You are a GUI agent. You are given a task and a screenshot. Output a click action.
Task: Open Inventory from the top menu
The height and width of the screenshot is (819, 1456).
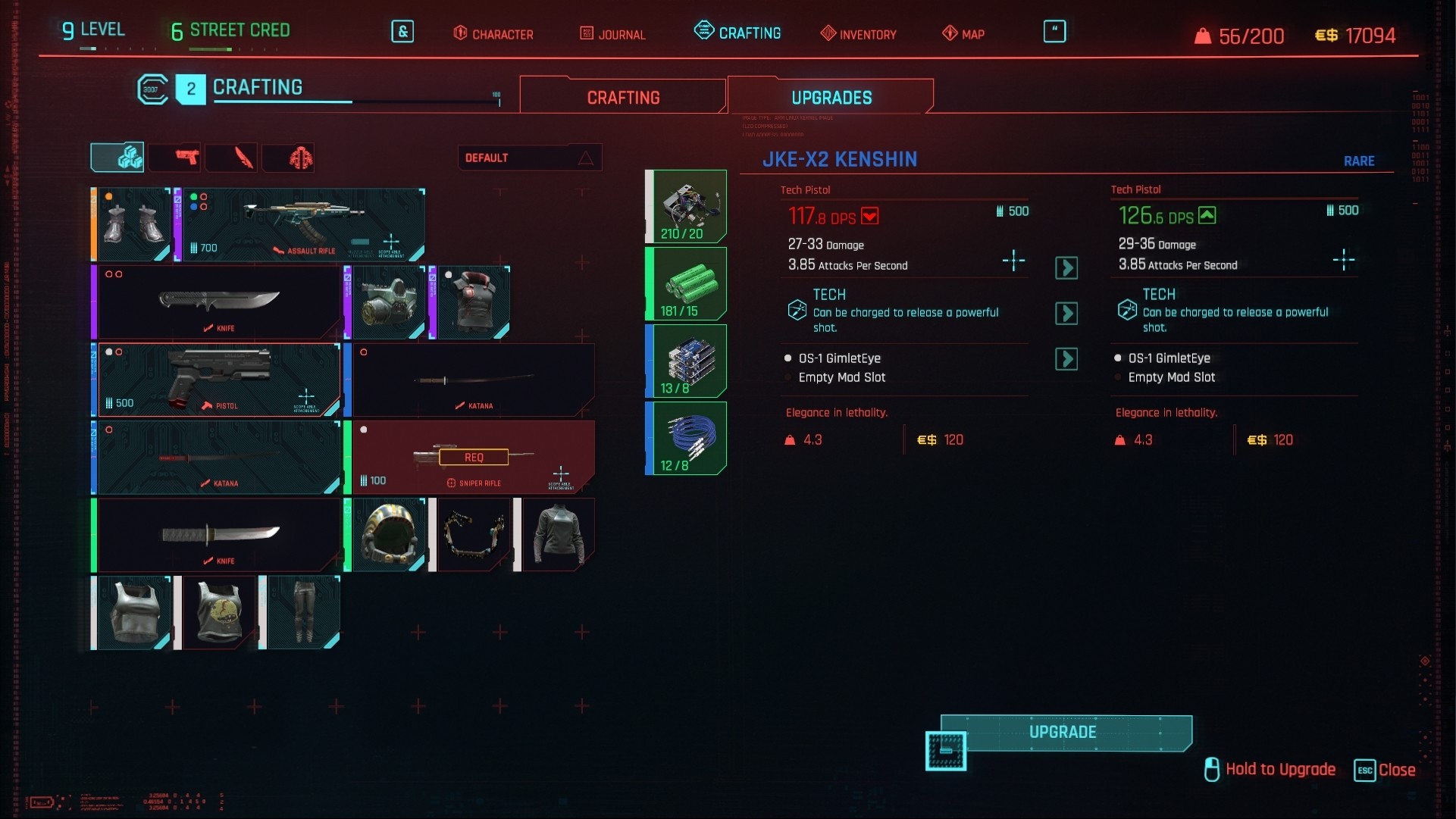[x=858, y=34]
